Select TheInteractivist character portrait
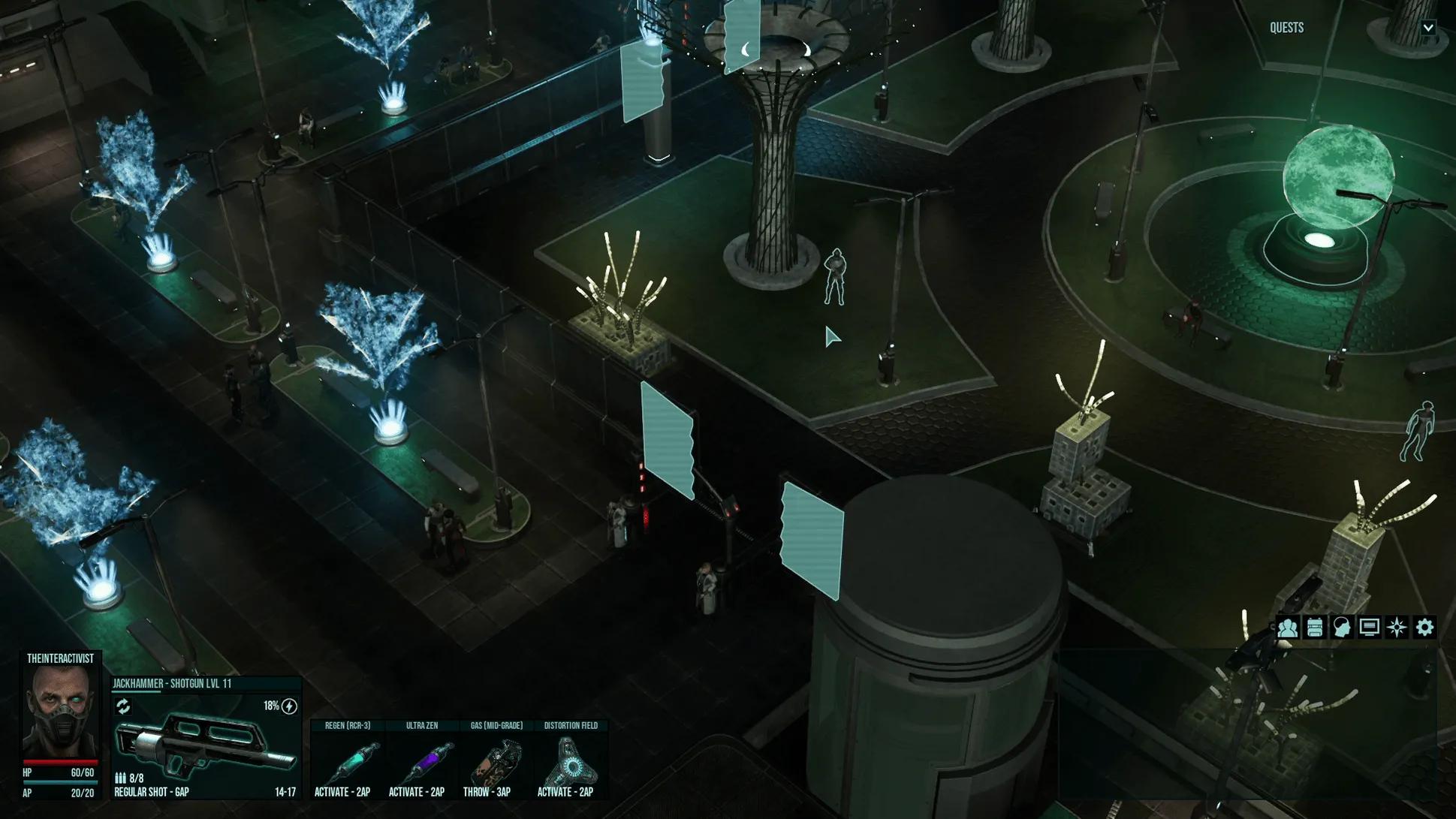The height and width of the screenshot is (819, 1456). [60, 711]
